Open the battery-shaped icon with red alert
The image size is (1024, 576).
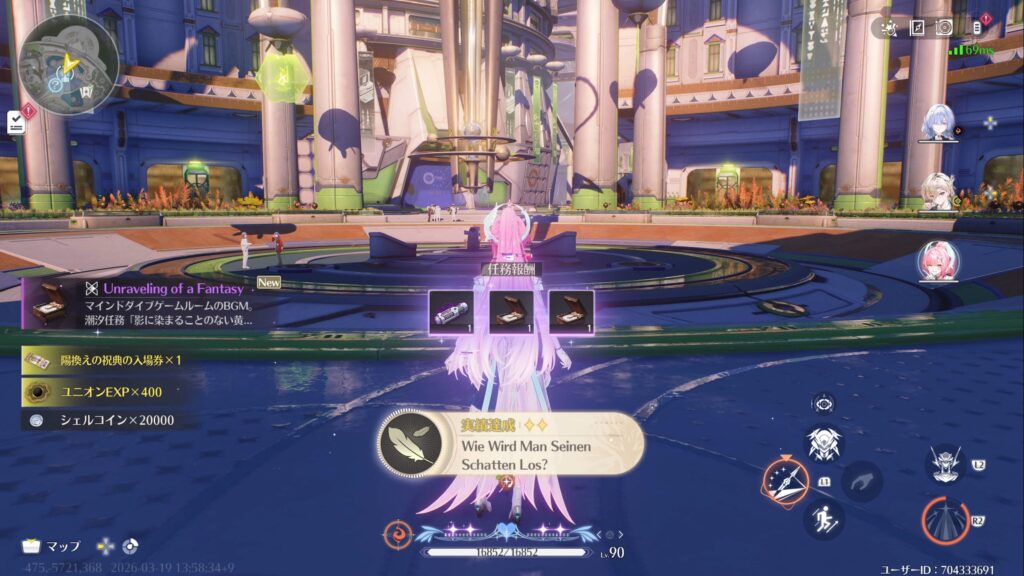(x=977, y=27)
